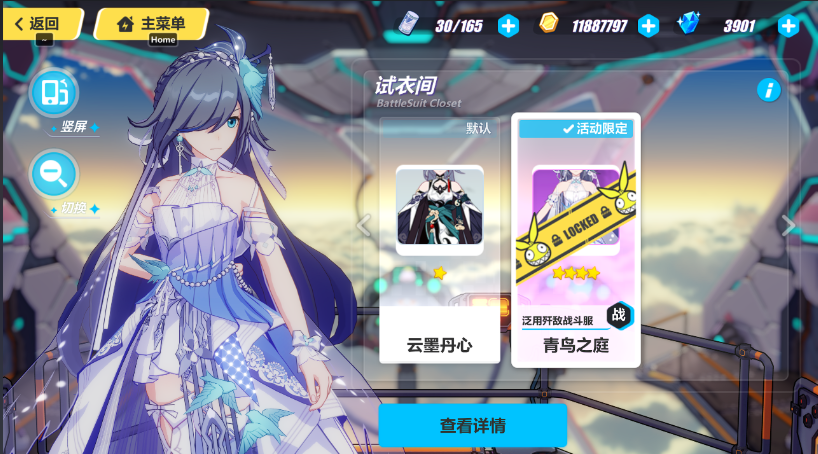
Task: Go back with the 返回 button
Action: click(40, 23)
